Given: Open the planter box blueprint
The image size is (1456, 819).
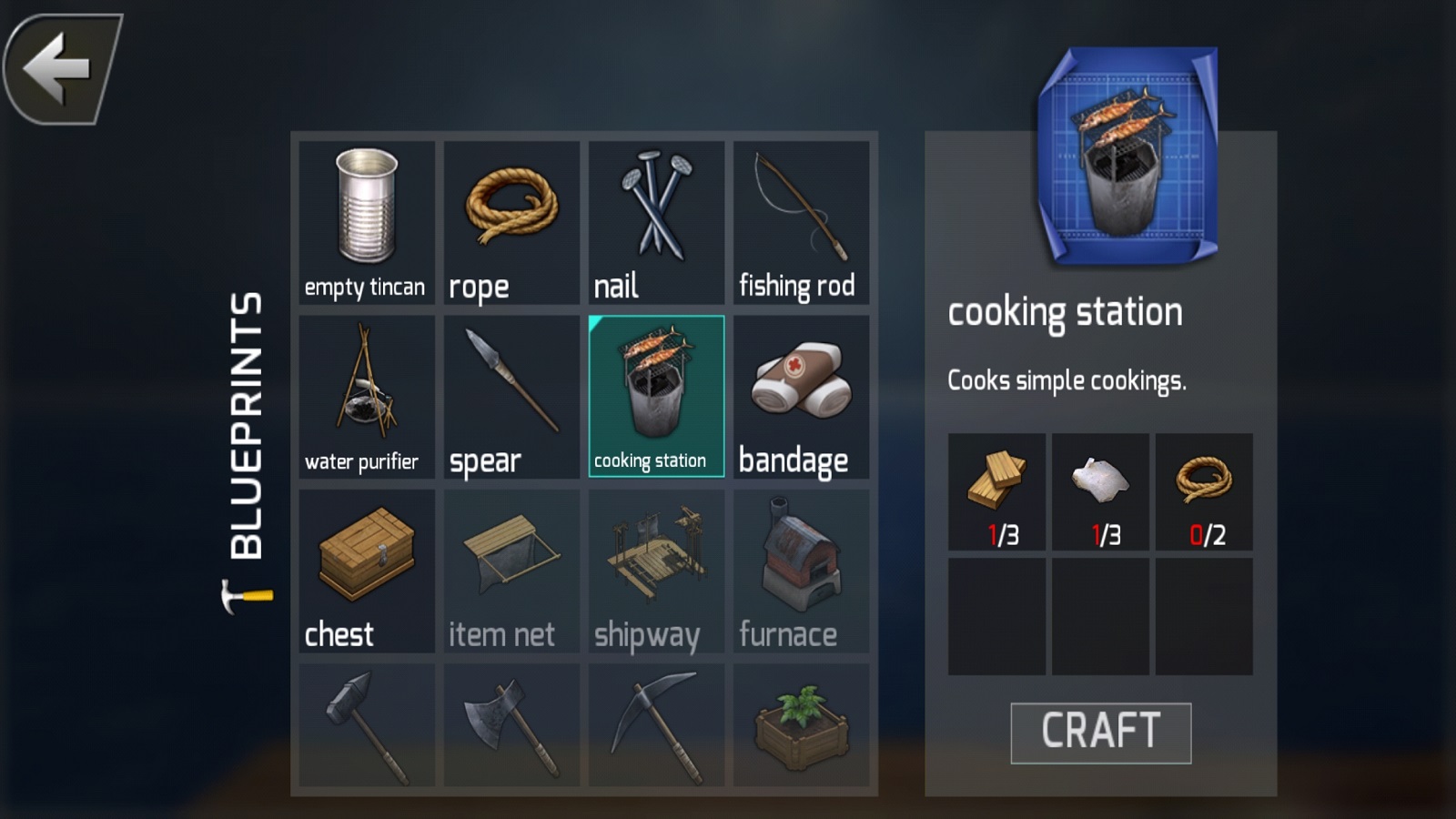Looking at the screenshot, I should [x=801, y=725].
